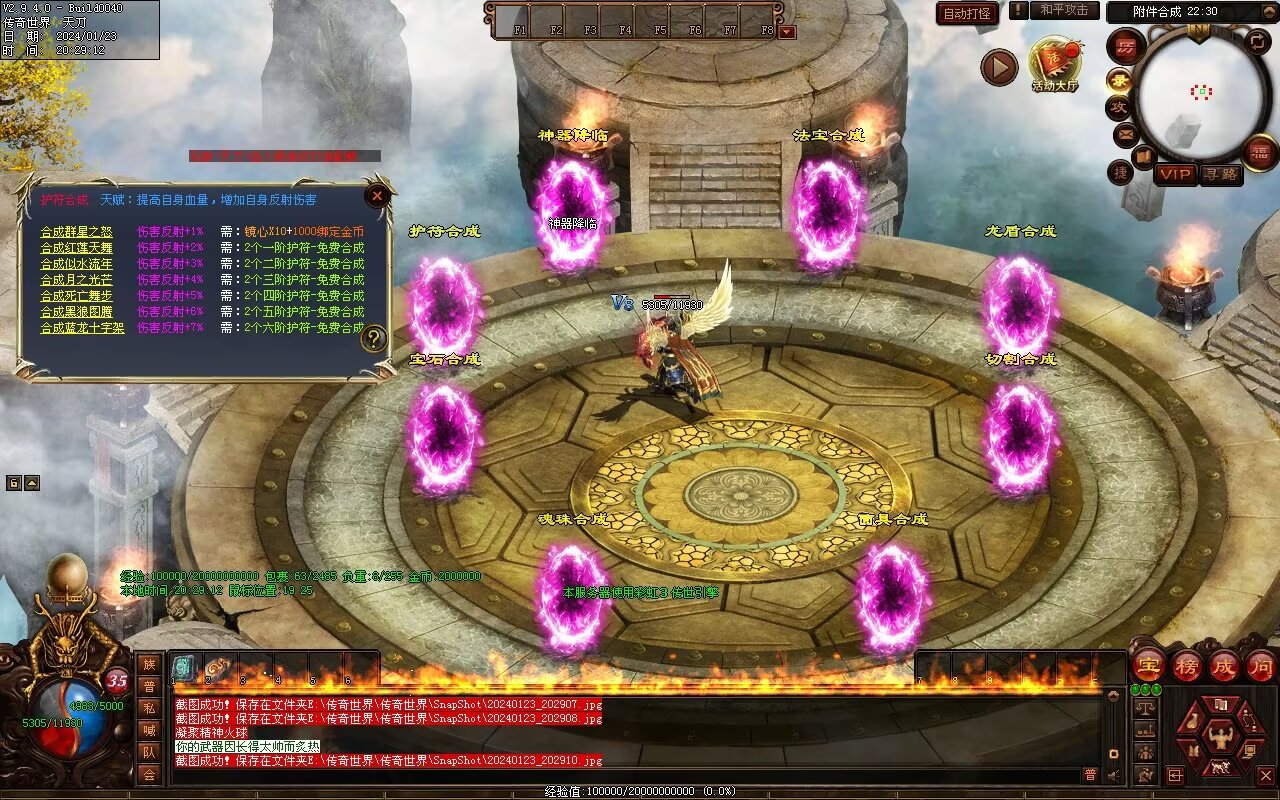Activate 寻路 pathfinding button
The image size is (1280, 800).
coord(1220,175)
